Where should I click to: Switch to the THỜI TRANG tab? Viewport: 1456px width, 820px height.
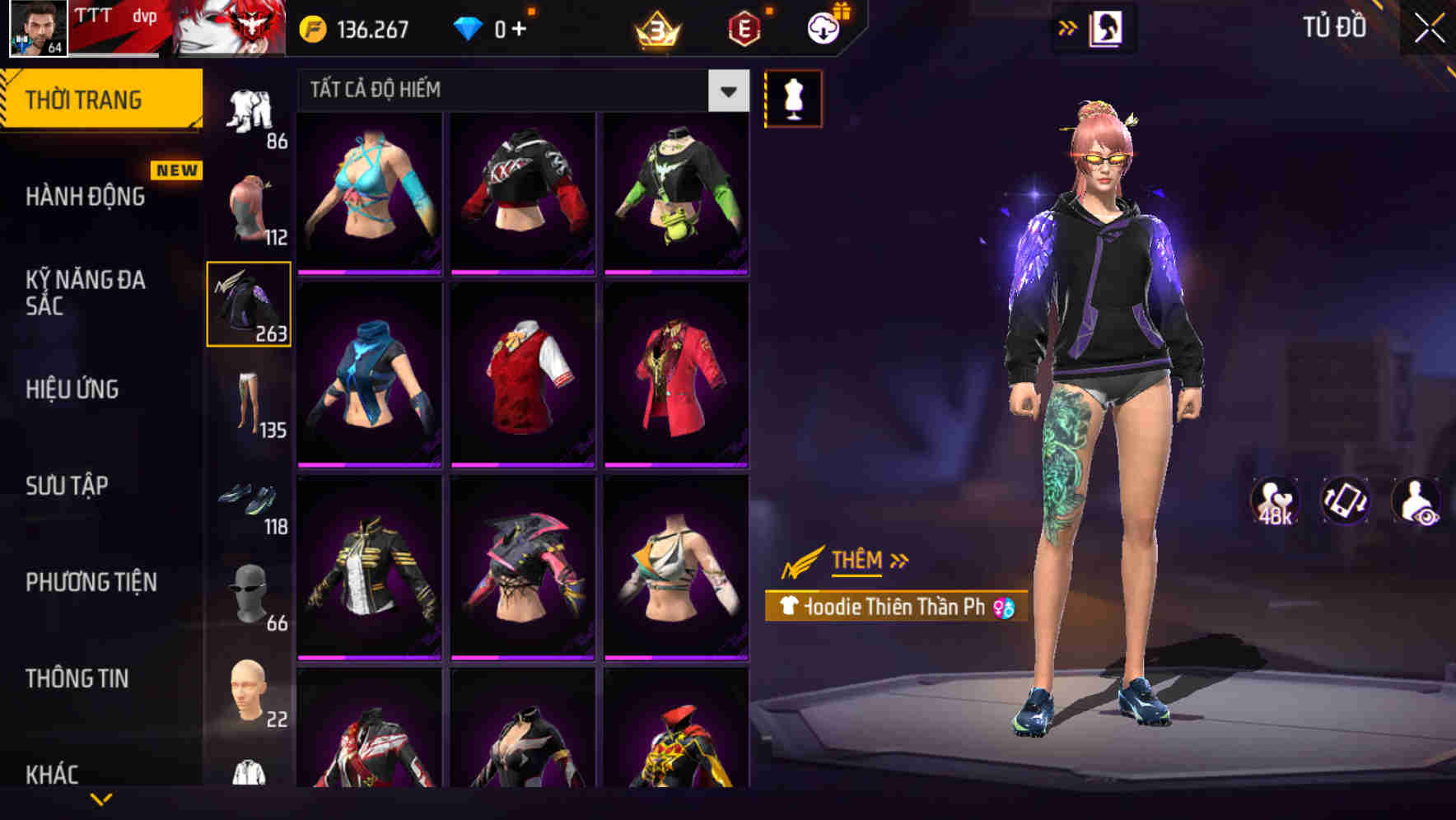(85, 97)
